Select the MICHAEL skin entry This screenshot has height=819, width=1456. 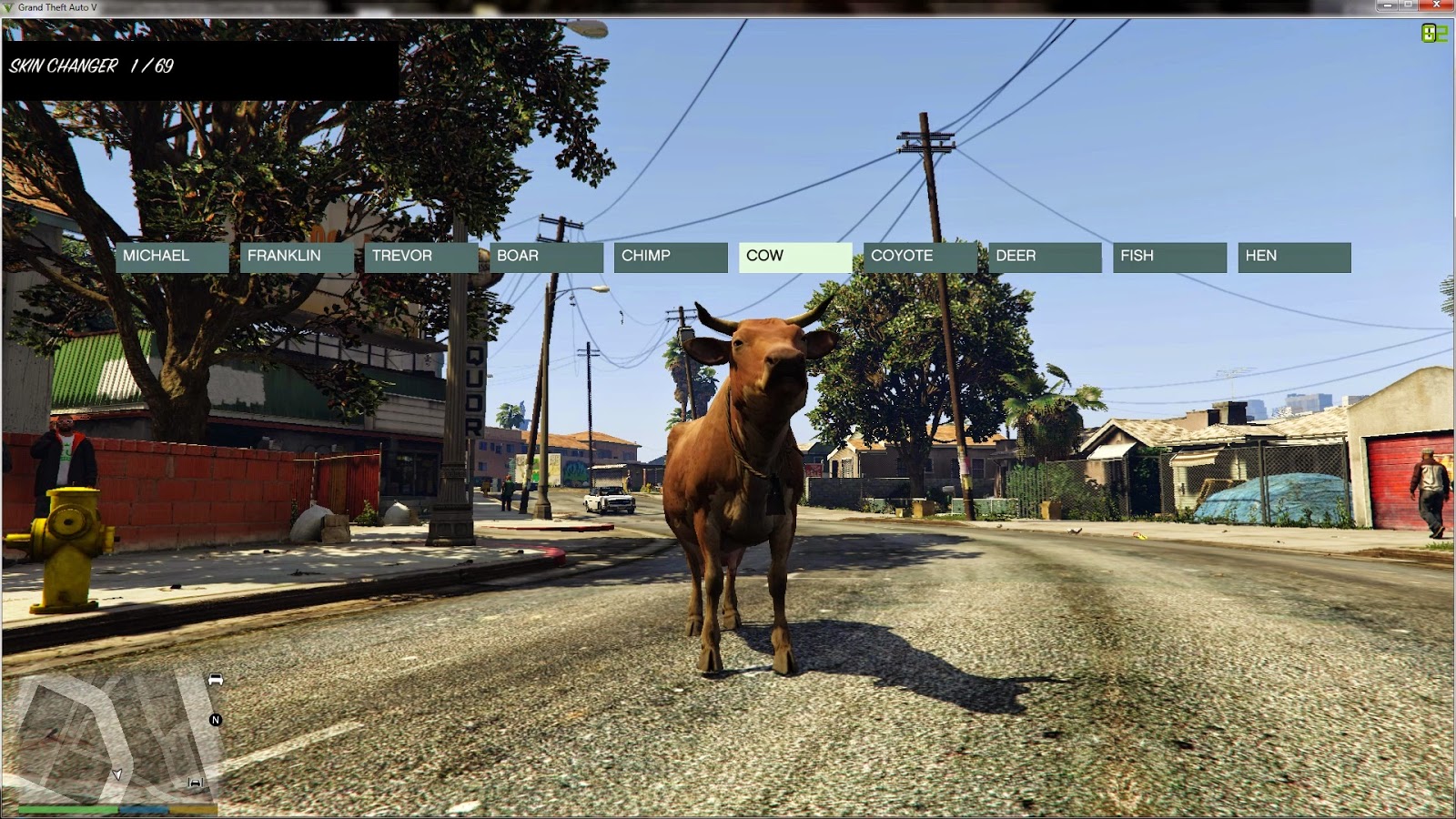click(x=174, y=256)
